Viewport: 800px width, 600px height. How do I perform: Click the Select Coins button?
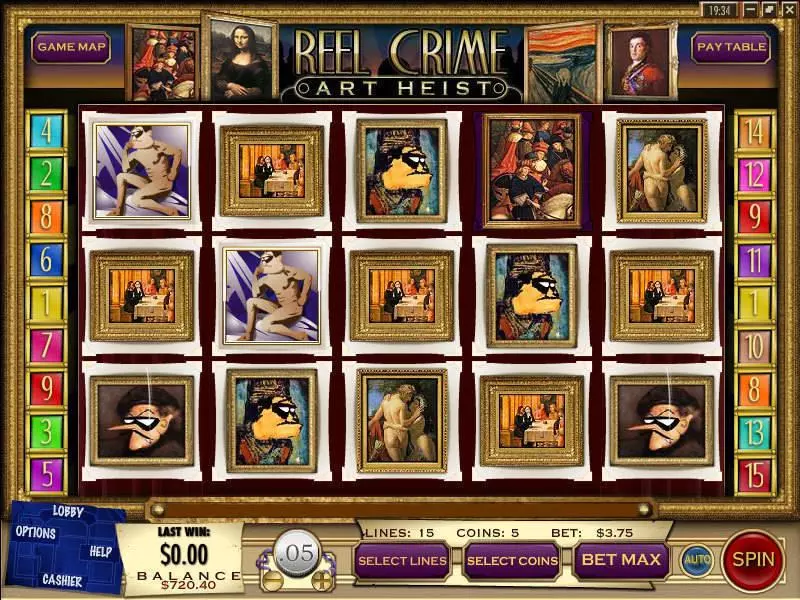click(512, 561)
